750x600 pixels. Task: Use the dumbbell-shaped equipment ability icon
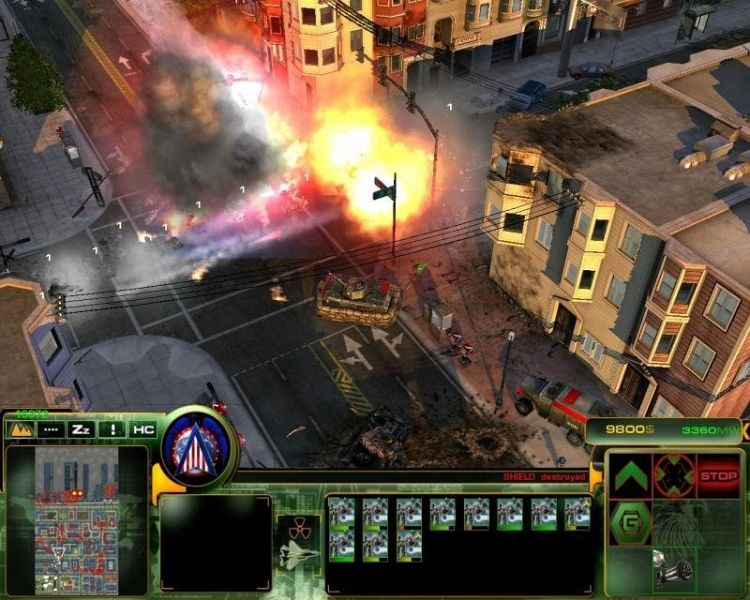(x=674, y=566)
